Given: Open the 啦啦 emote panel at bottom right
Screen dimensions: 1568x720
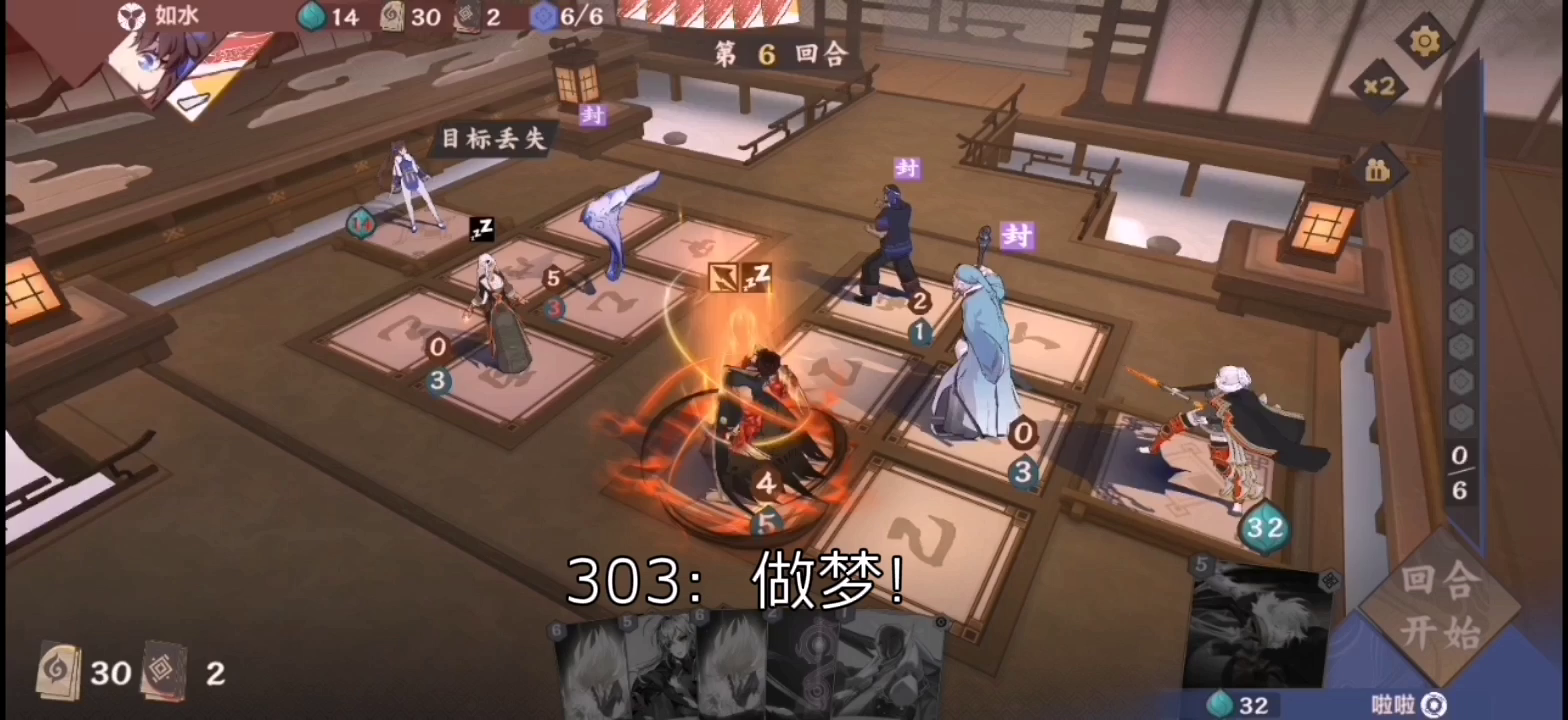Looking at the screenshot, I should (1392, 703).
